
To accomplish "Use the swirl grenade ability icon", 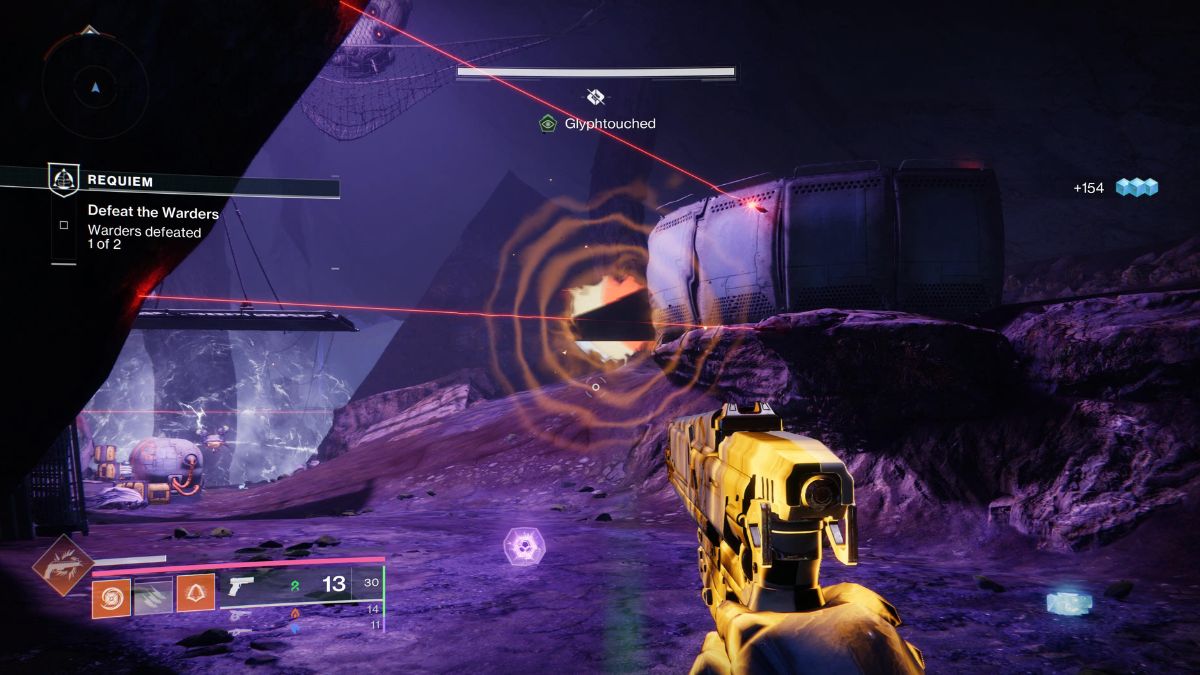I will [x=111, y=597].
